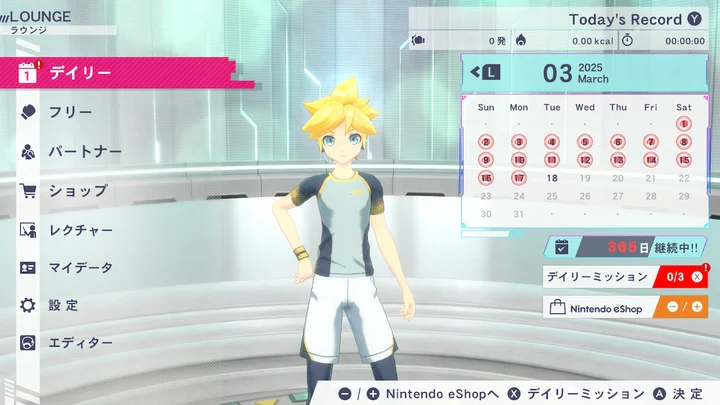
Task: Open the 設定 settings menu
Action: coord(63,305)
